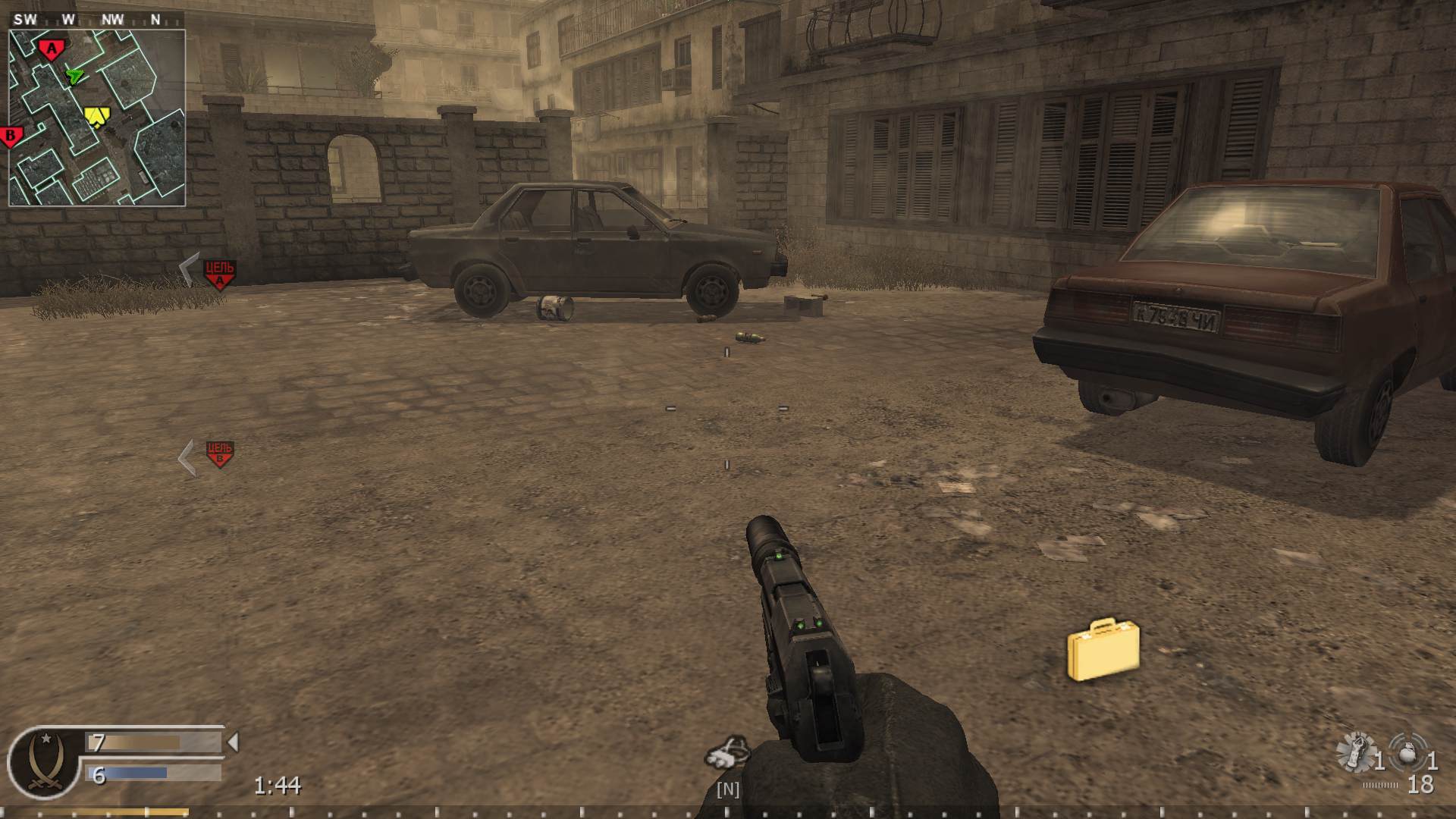Screen dimensions: 1456x819
Task: Select the green player arrow on the minimap
Action: coord(74,77)
